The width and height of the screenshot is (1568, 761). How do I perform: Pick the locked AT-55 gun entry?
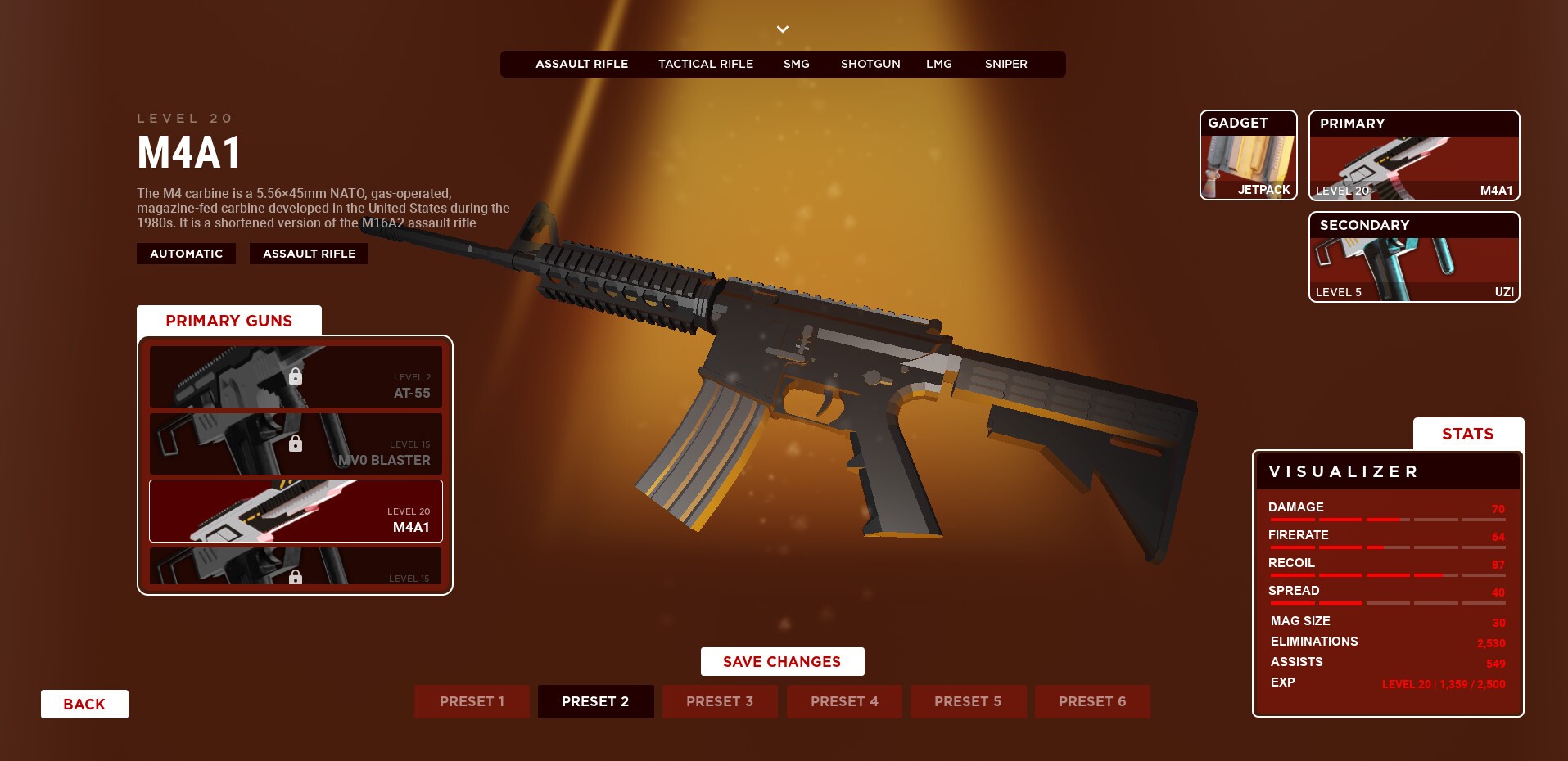click(296, 377)
